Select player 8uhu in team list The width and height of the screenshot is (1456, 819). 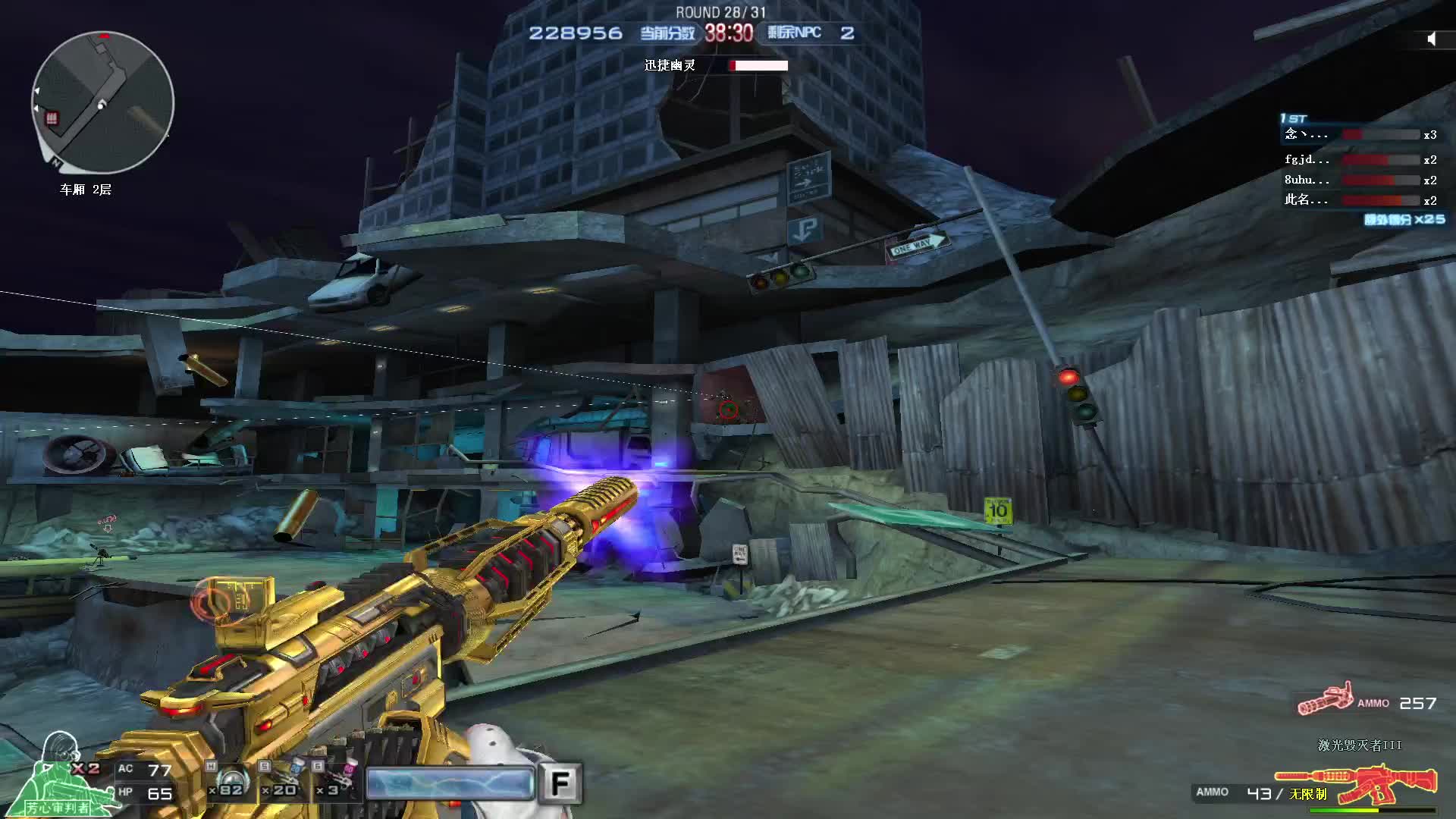point(1357,180)
